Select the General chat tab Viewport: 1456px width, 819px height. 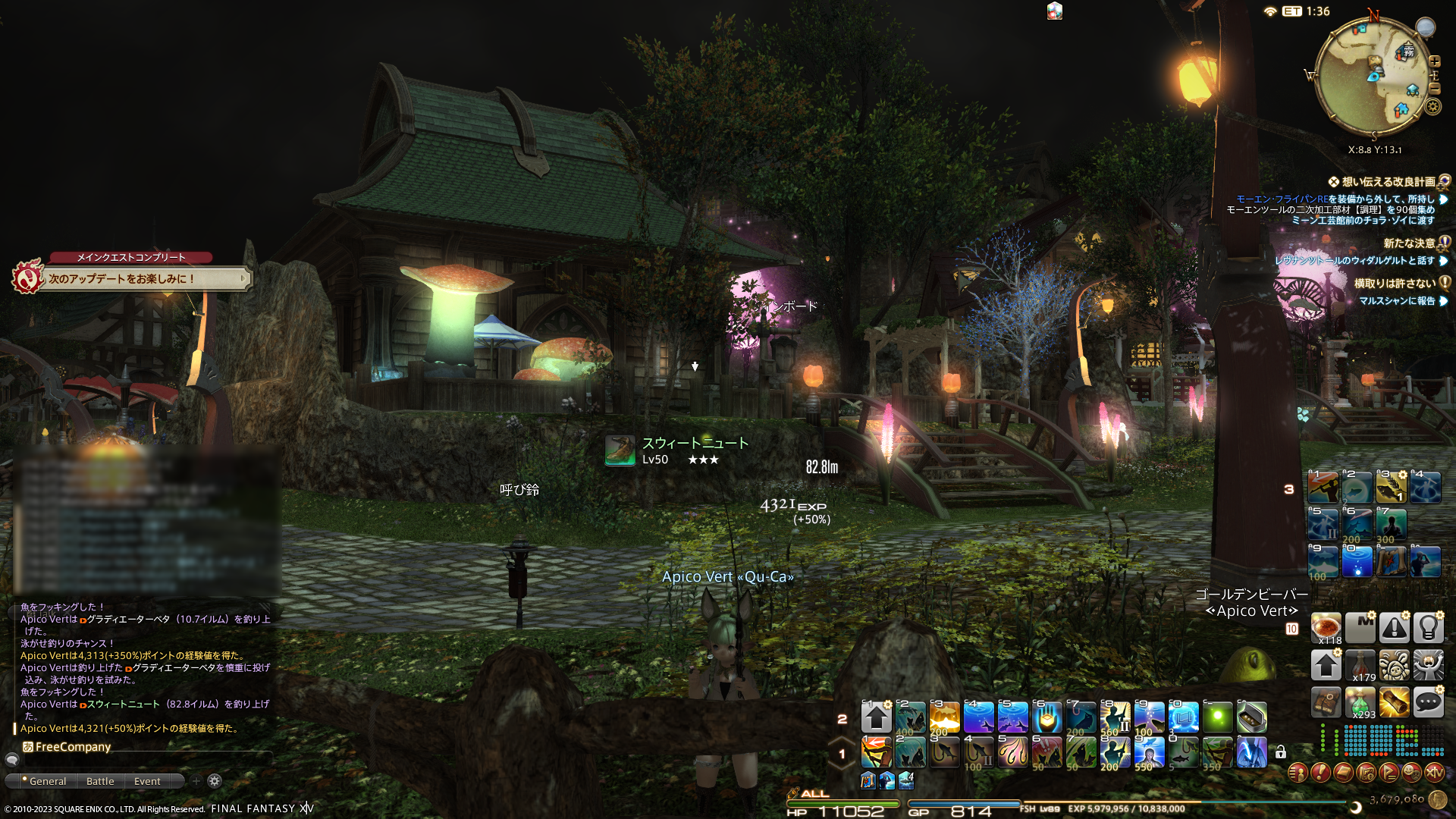tap(47, 781)
